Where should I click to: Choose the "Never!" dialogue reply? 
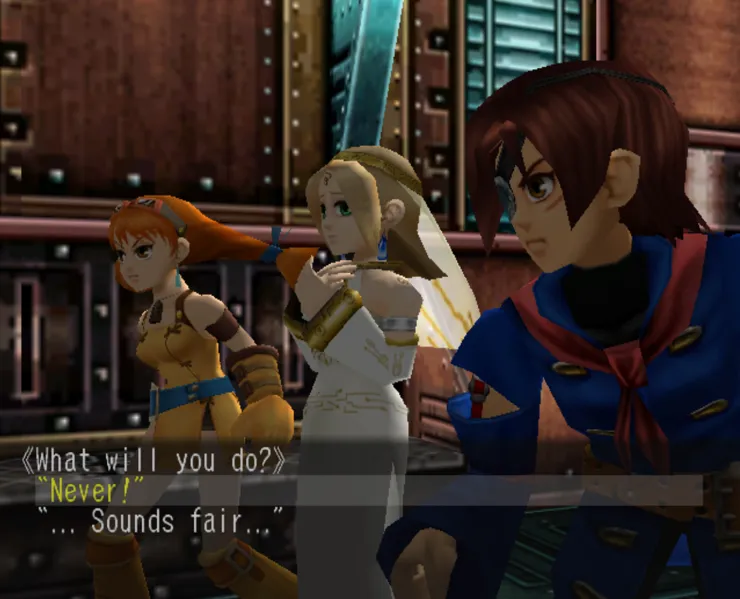pyautogui.click(x=92, y=491)
